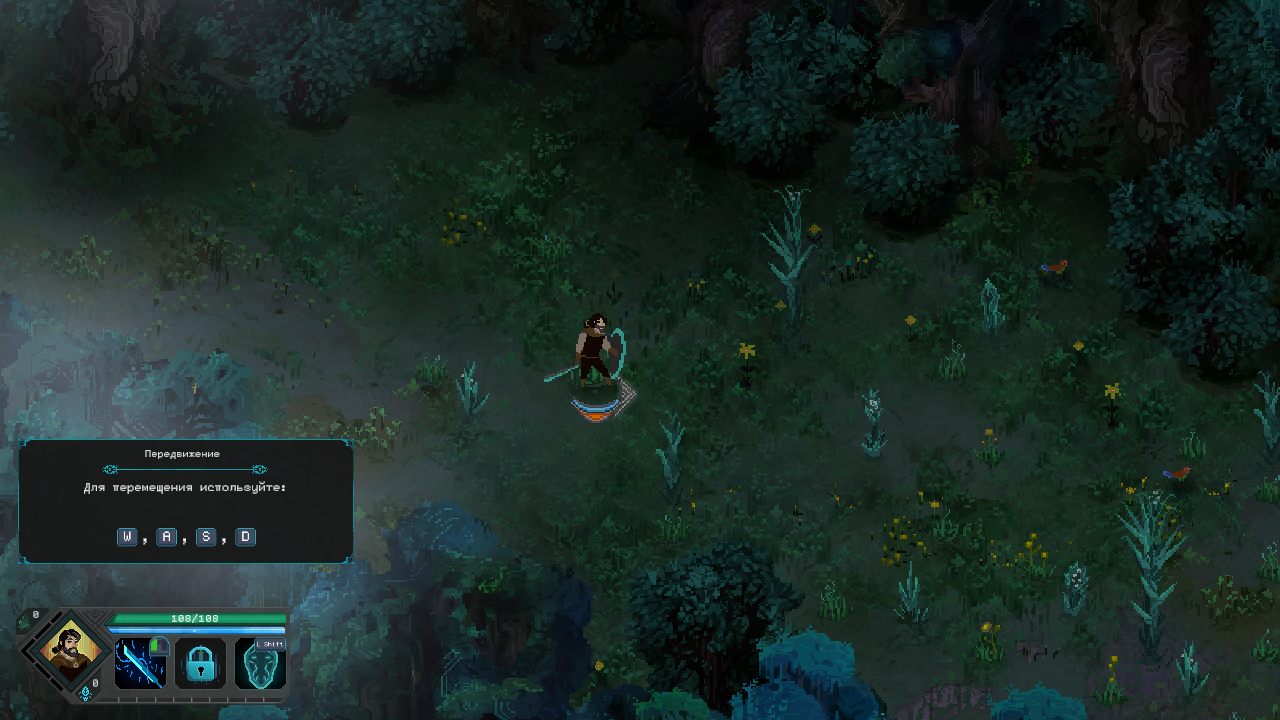
Task: Click the mouse-button indicator on the attack ability
Action: coord(159,645)
